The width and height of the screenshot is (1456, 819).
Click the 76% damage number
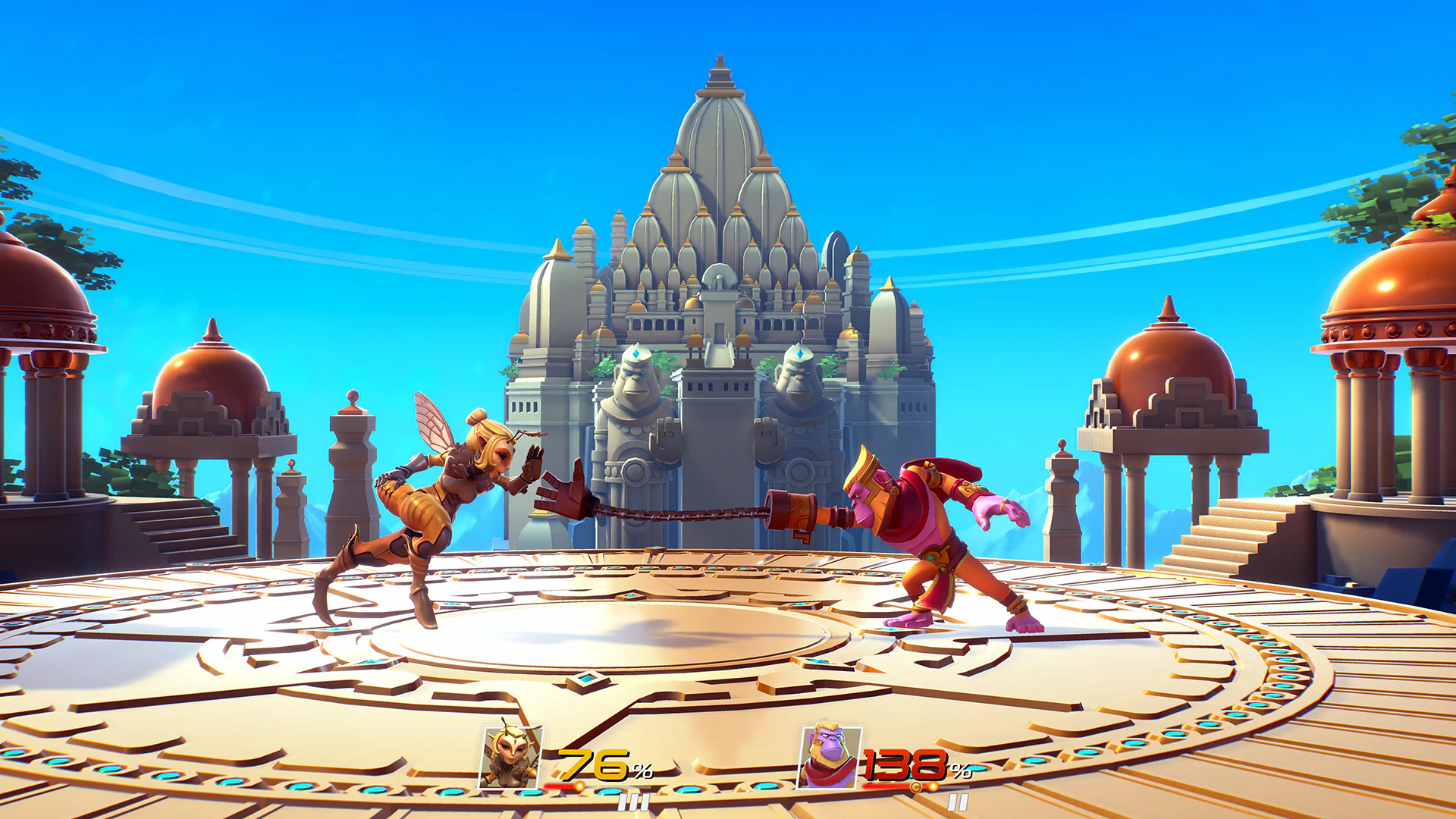(597, 762)
